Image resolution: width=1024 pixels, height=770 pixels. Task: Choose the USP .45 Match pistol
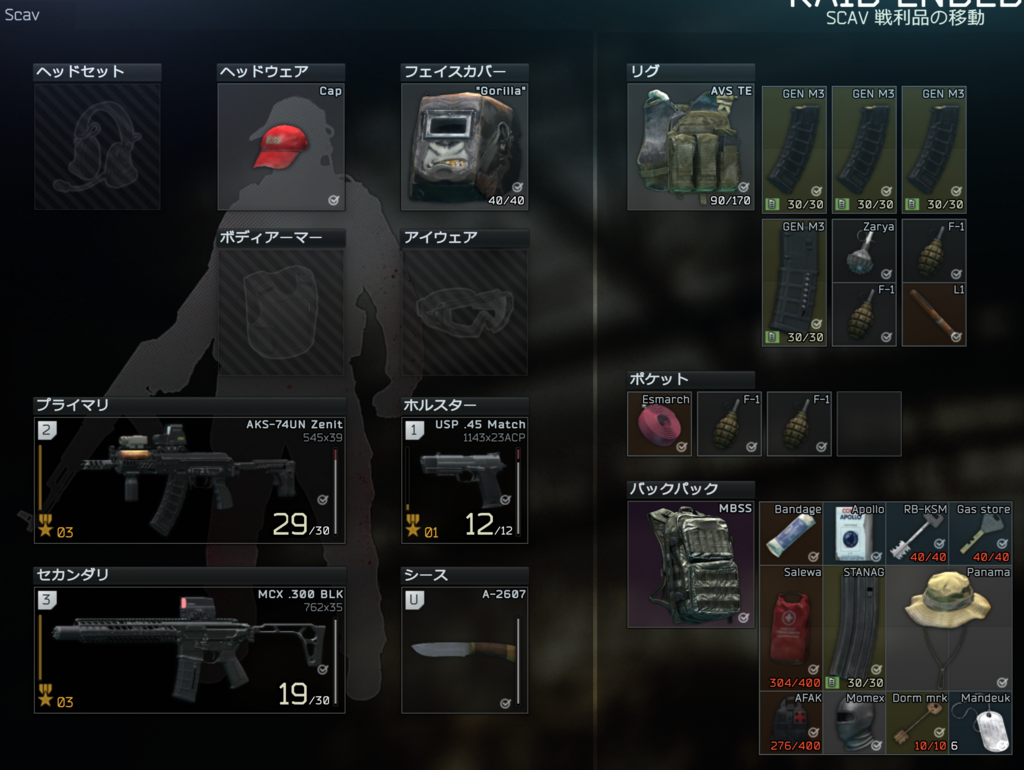click(464, 480)
